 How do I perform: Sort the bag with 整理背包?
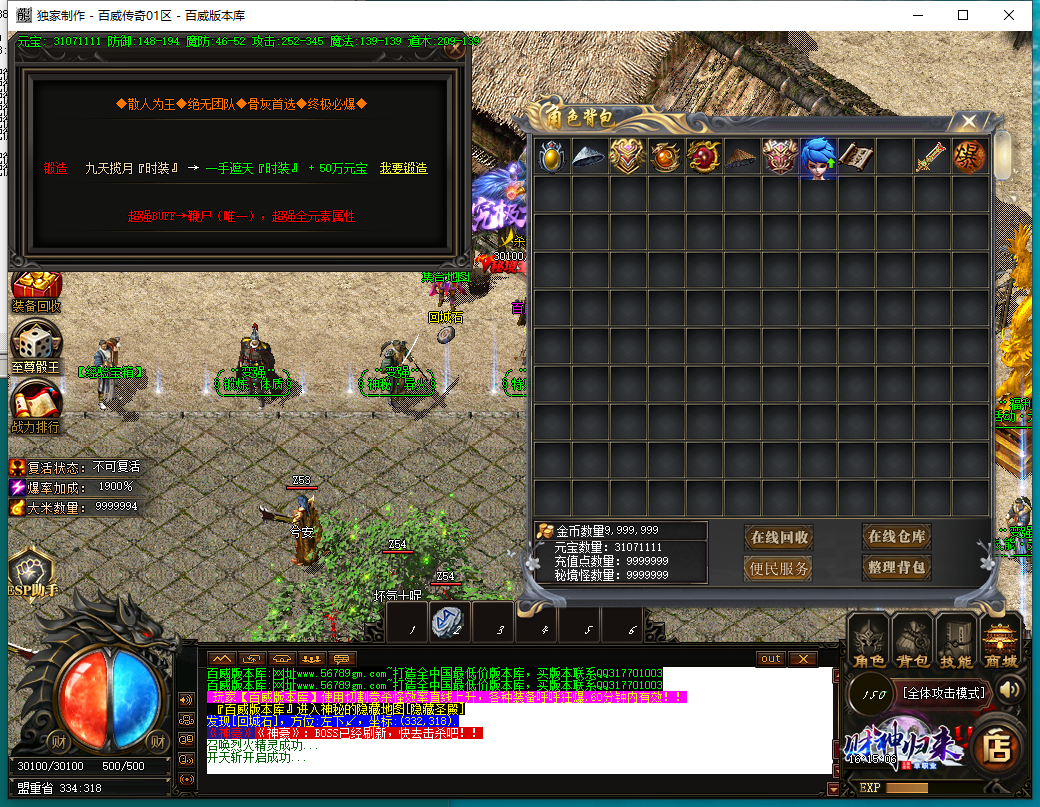tap(897, 568)
